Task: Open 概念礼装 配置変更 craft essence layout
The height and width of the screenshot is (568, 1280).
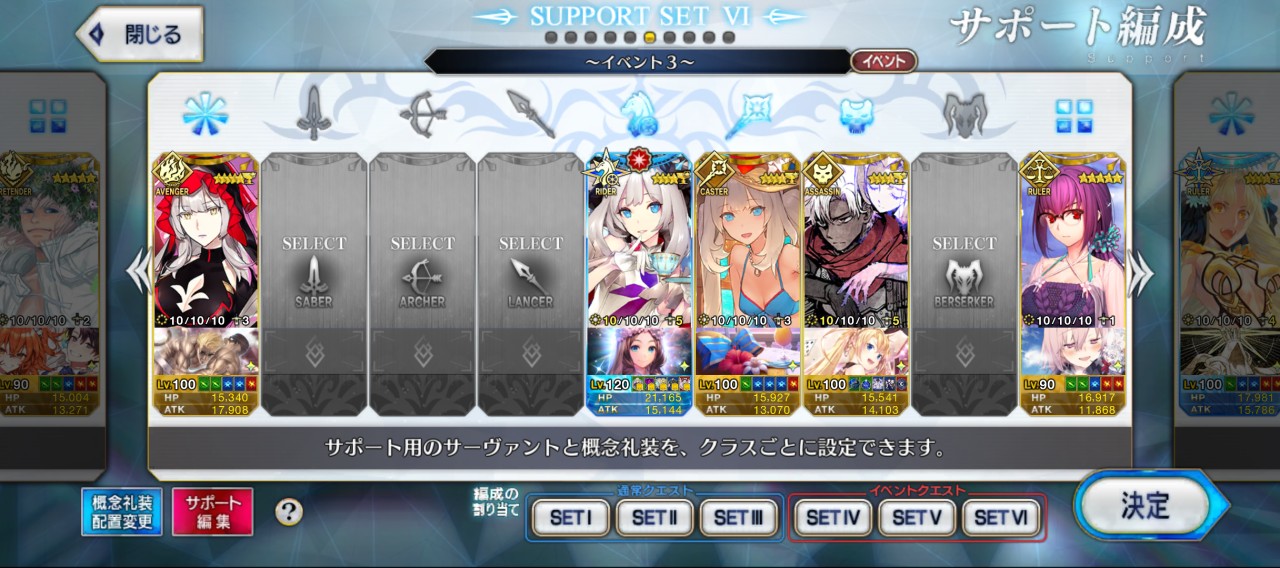Action: click(x=122, y=512)
